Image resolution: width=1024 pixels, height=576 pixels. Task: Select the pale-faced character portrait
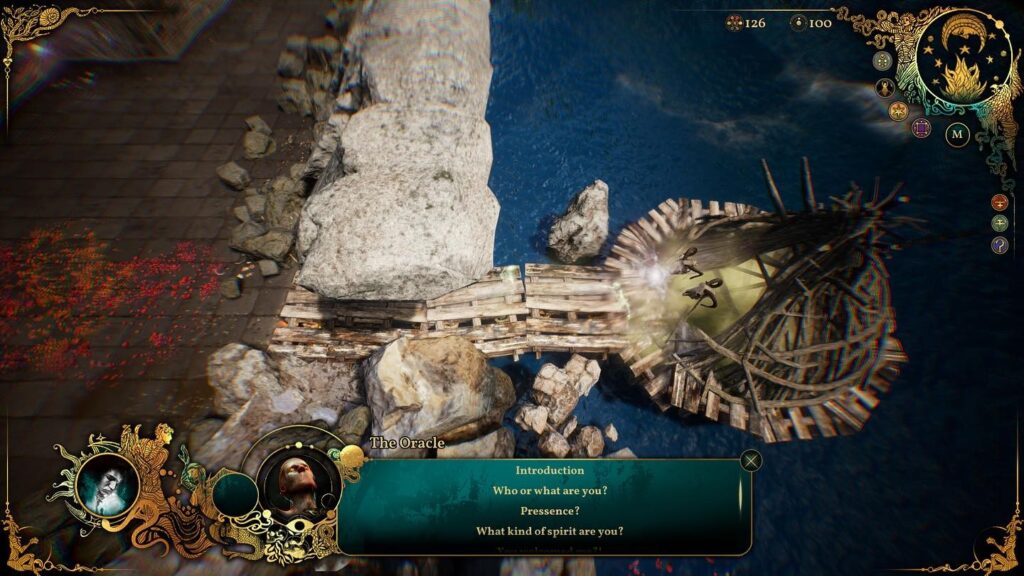(106, 485)
